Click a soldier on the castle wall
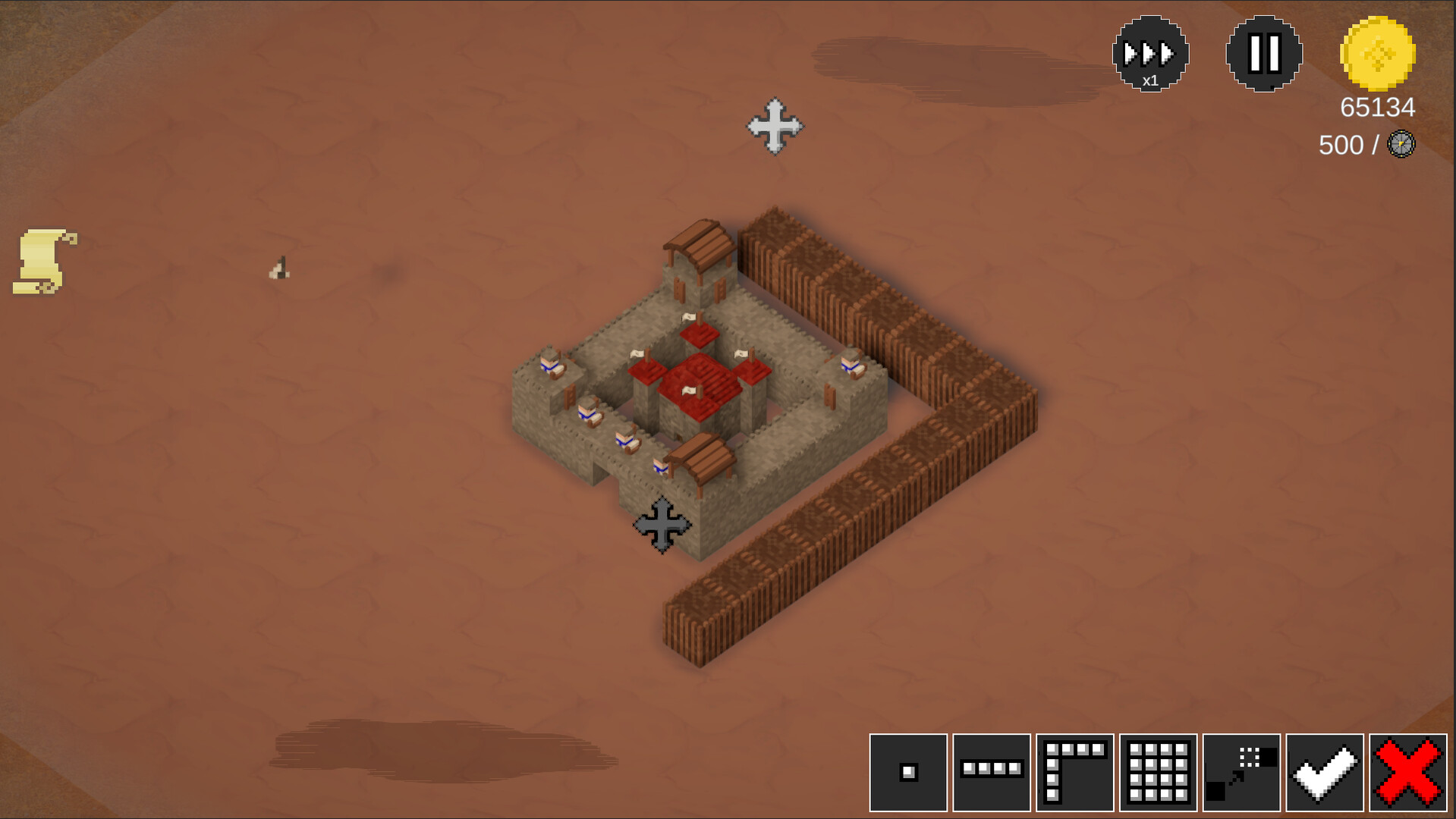This screenshot has width=1456, height=819. coord(588,413)
